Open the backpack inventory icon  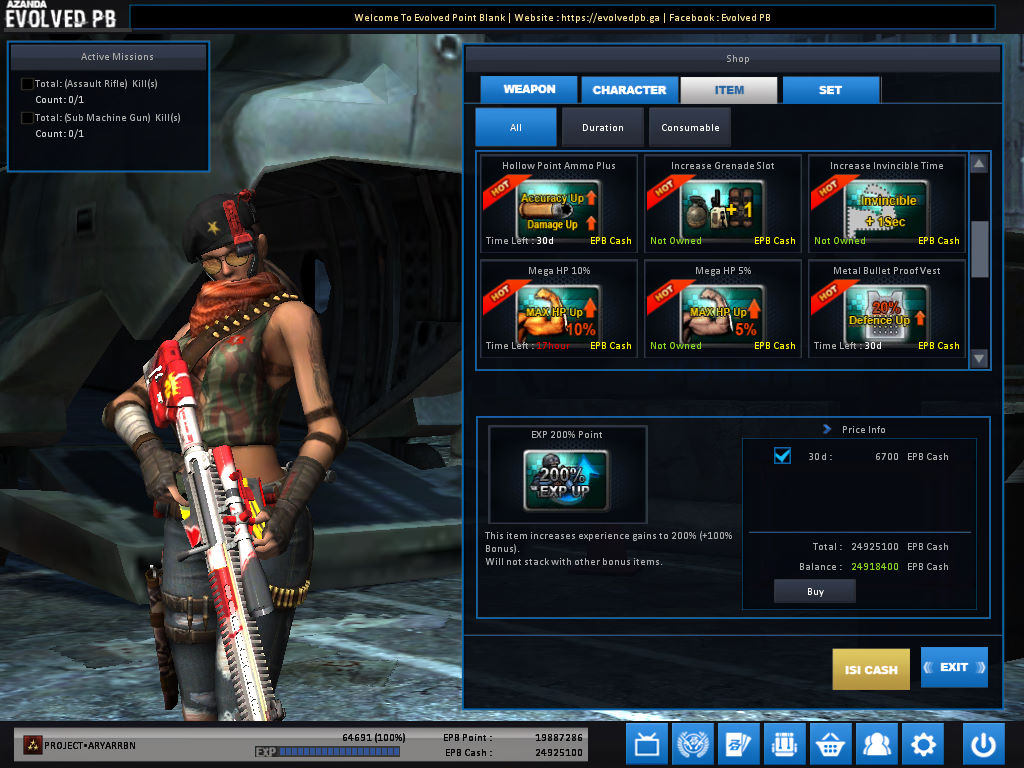coord(784,745)
